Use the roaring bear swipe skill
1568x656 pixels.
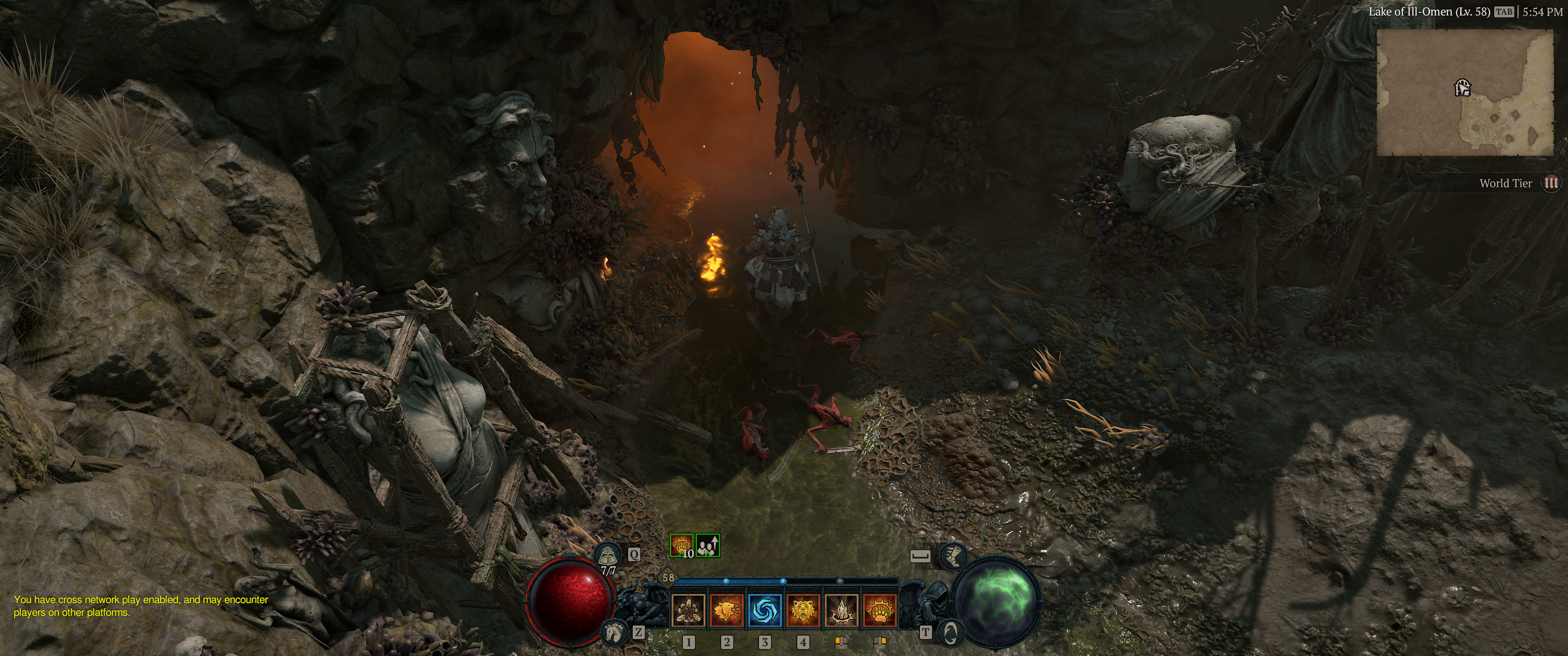726,610
